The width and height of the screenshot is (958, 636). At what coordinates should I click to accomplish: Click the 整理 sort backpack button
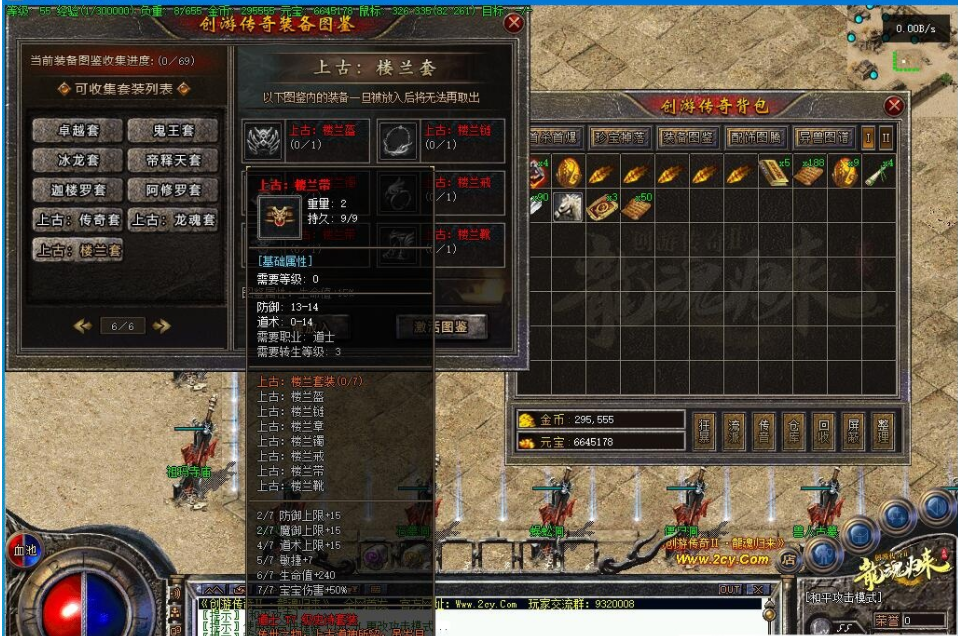(883, 428)
